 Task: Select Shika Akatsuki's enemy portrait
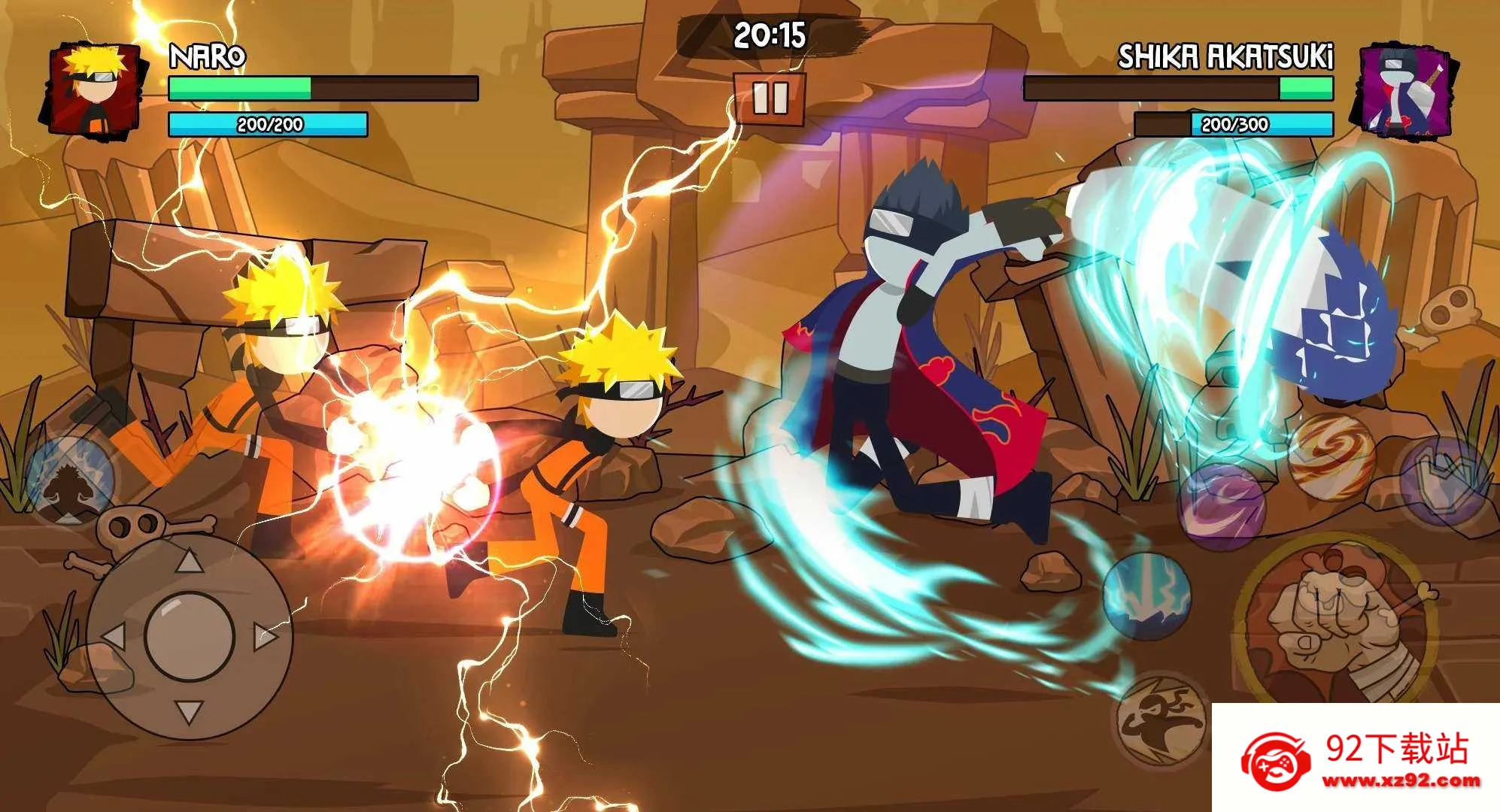(1403, 90)
